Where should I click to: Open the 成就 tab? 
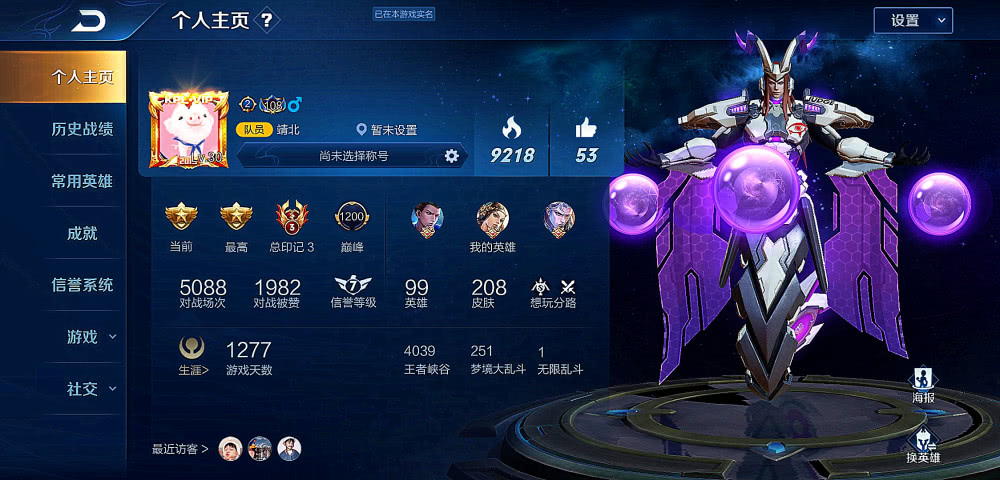82,233
